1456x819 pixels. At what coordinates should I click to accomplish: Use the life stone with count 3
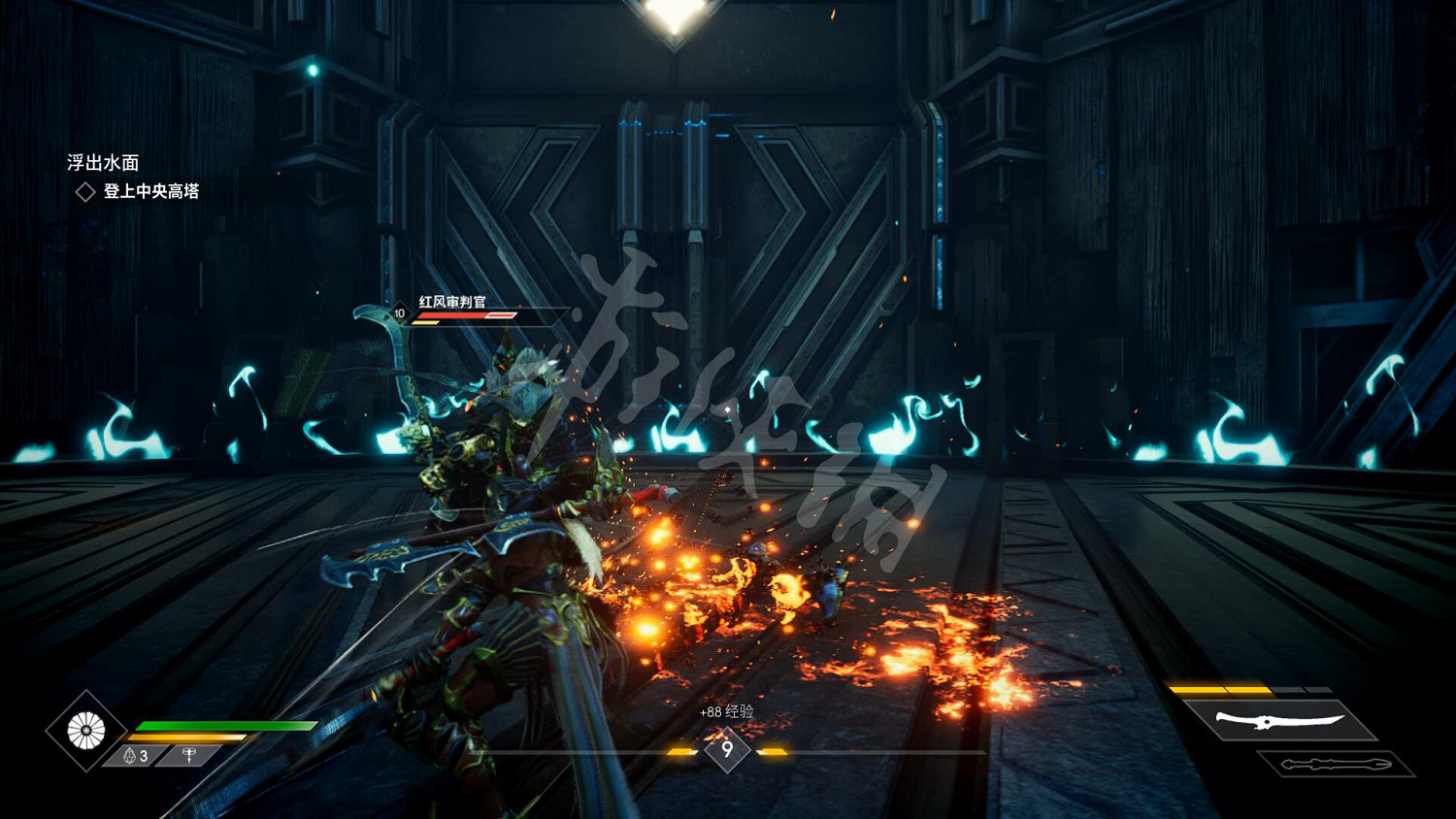(136, 755)
